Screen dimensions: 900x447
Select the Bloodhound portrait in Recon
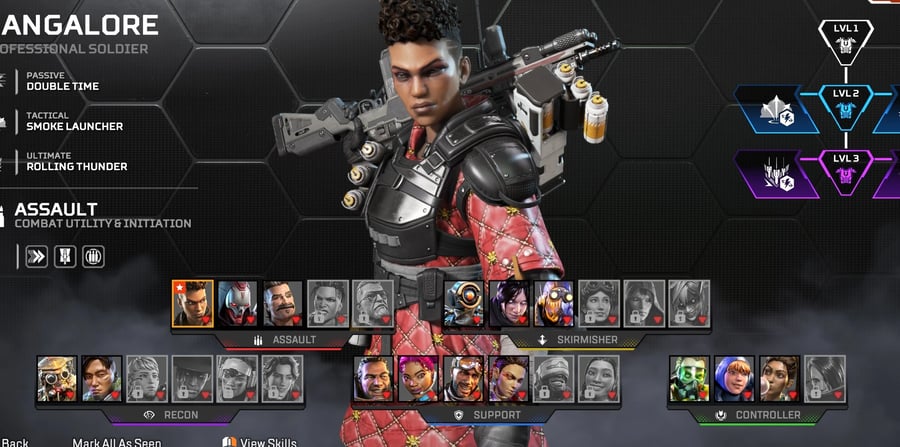click(57, 378)
